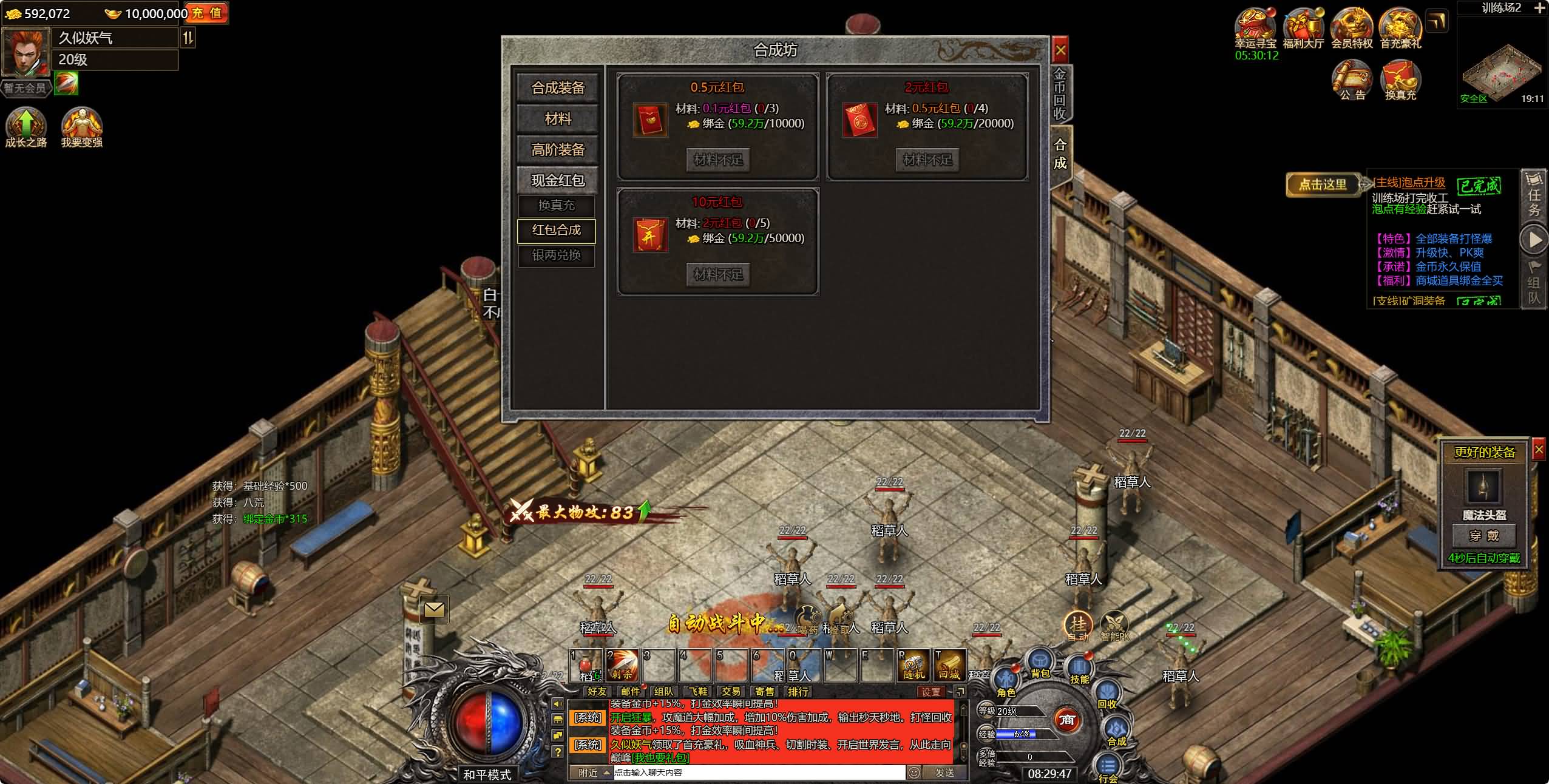Click the sort arrows beside character name
The image size is (1549, 784).
coord(189,38)
